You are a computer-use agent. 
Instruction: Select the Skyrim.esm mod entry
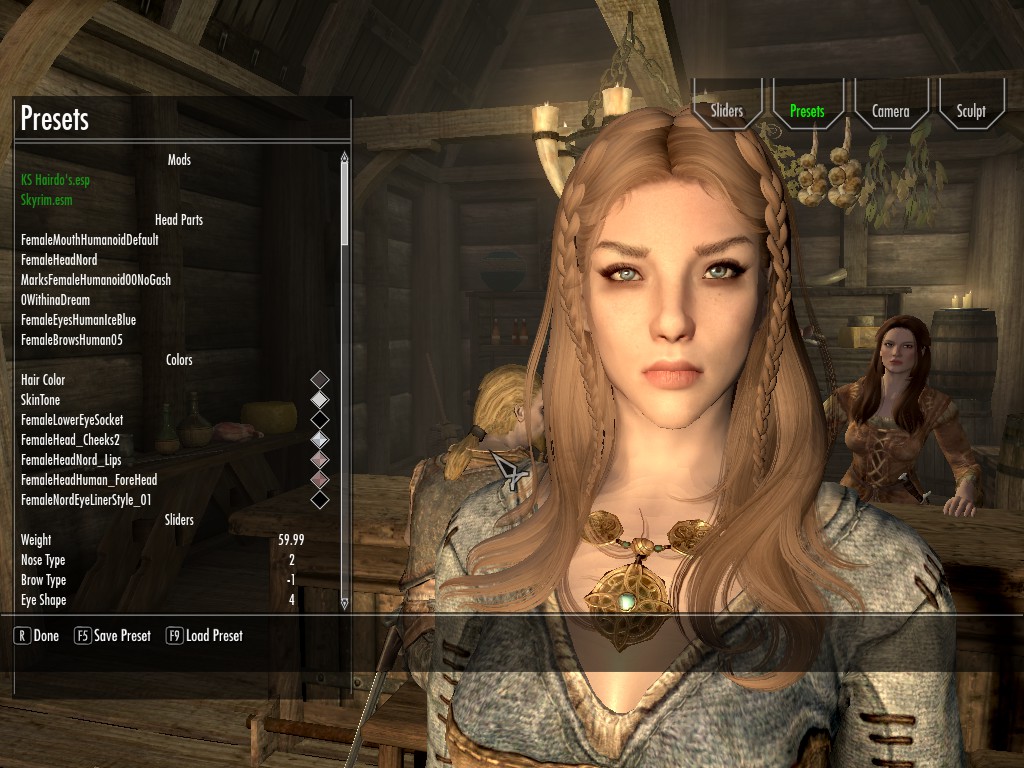click(46, 200)
